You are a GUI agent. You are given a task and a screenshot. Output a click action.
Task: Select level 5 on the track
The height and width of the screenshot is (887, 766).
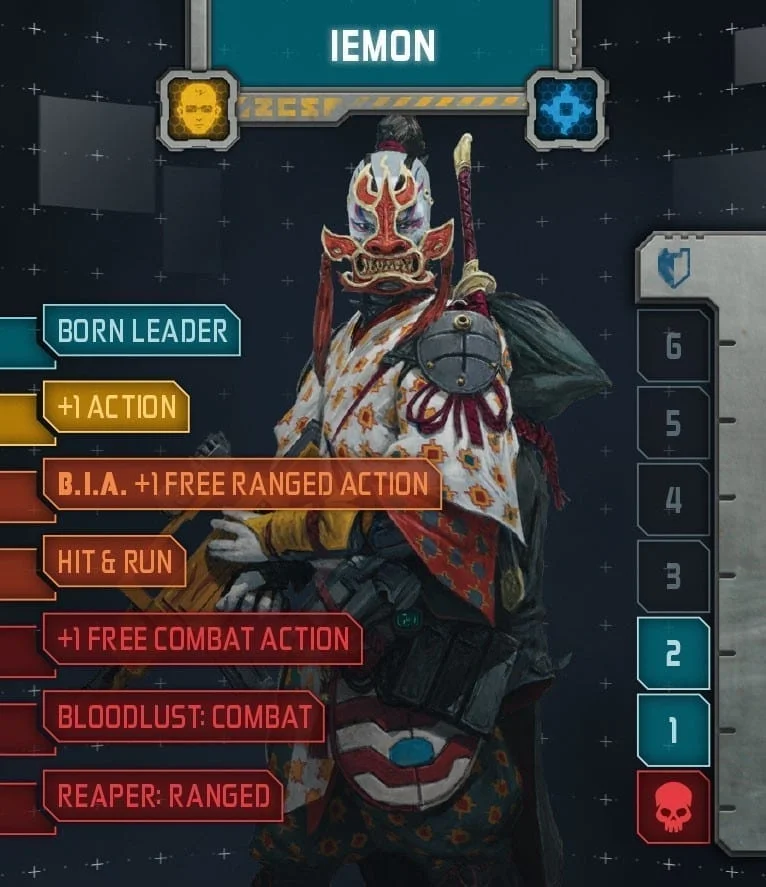point(673,423)
